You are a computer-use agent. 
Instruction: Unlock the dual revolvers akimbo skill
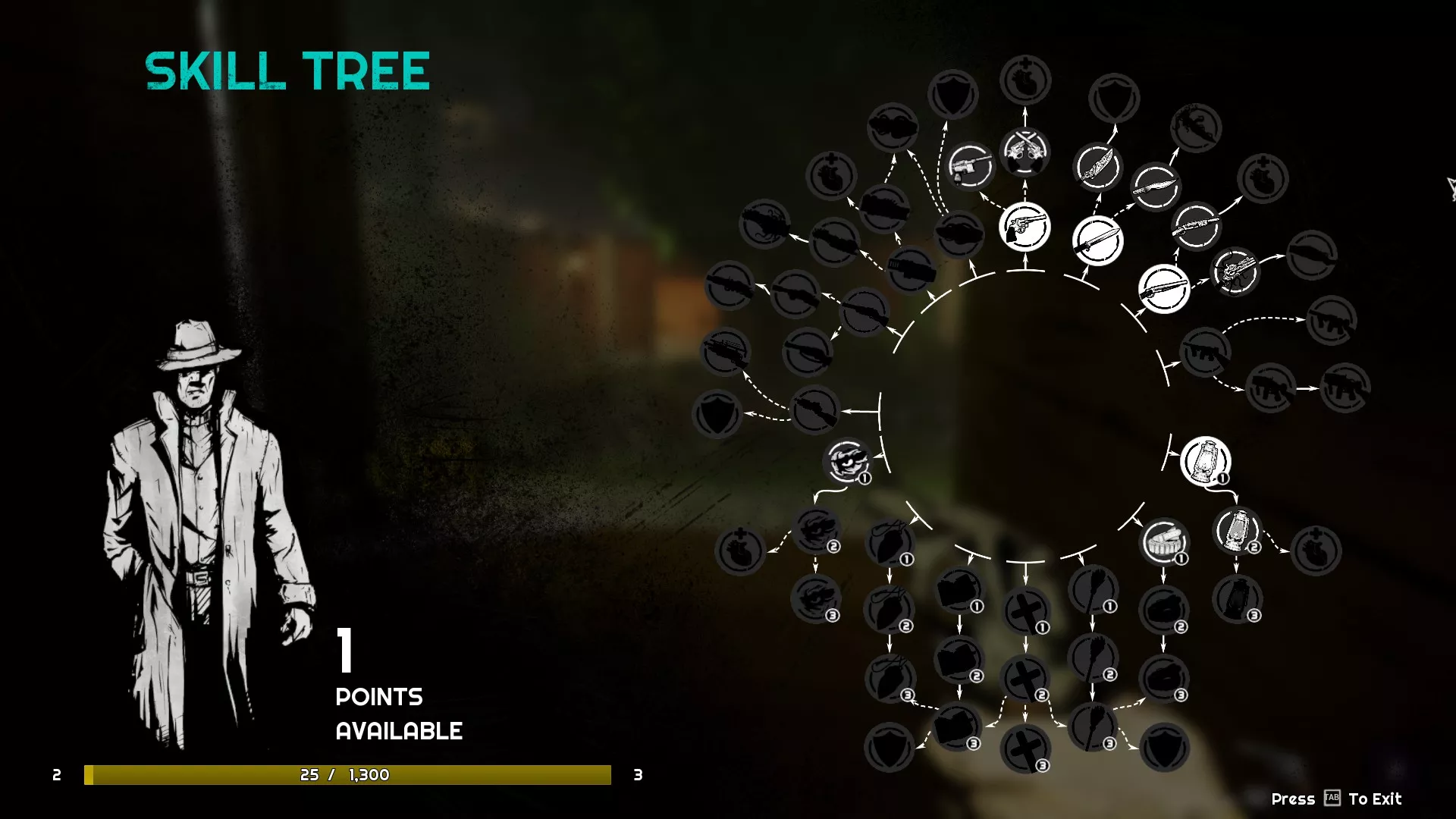[1025, 152]
